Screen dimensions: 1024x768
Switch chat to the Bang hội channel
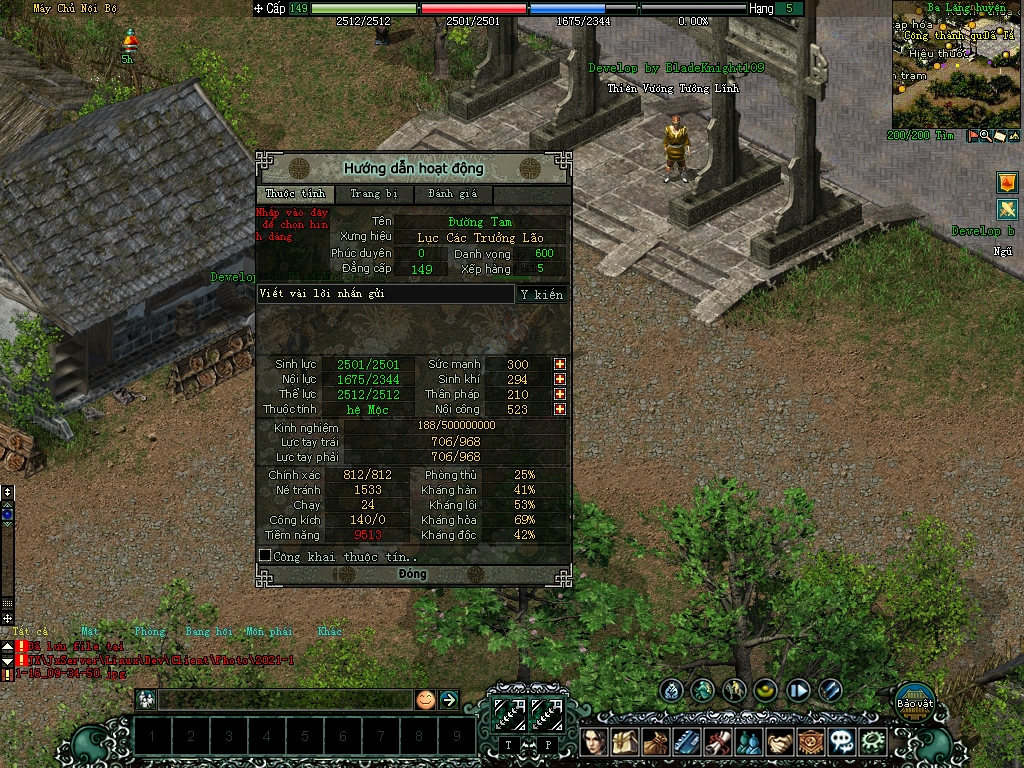pyautogui.click(x=208, y=632)
